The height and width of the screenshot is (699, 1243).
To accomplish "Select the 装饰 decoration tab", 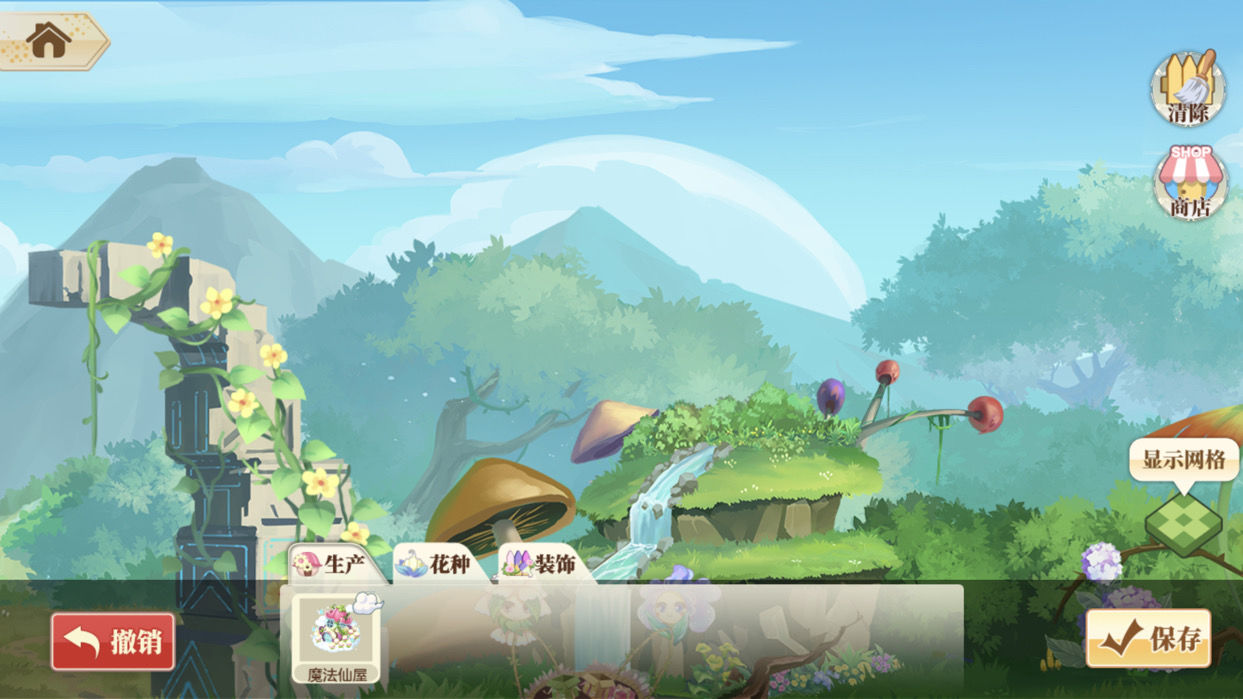I will click(542, 565).
